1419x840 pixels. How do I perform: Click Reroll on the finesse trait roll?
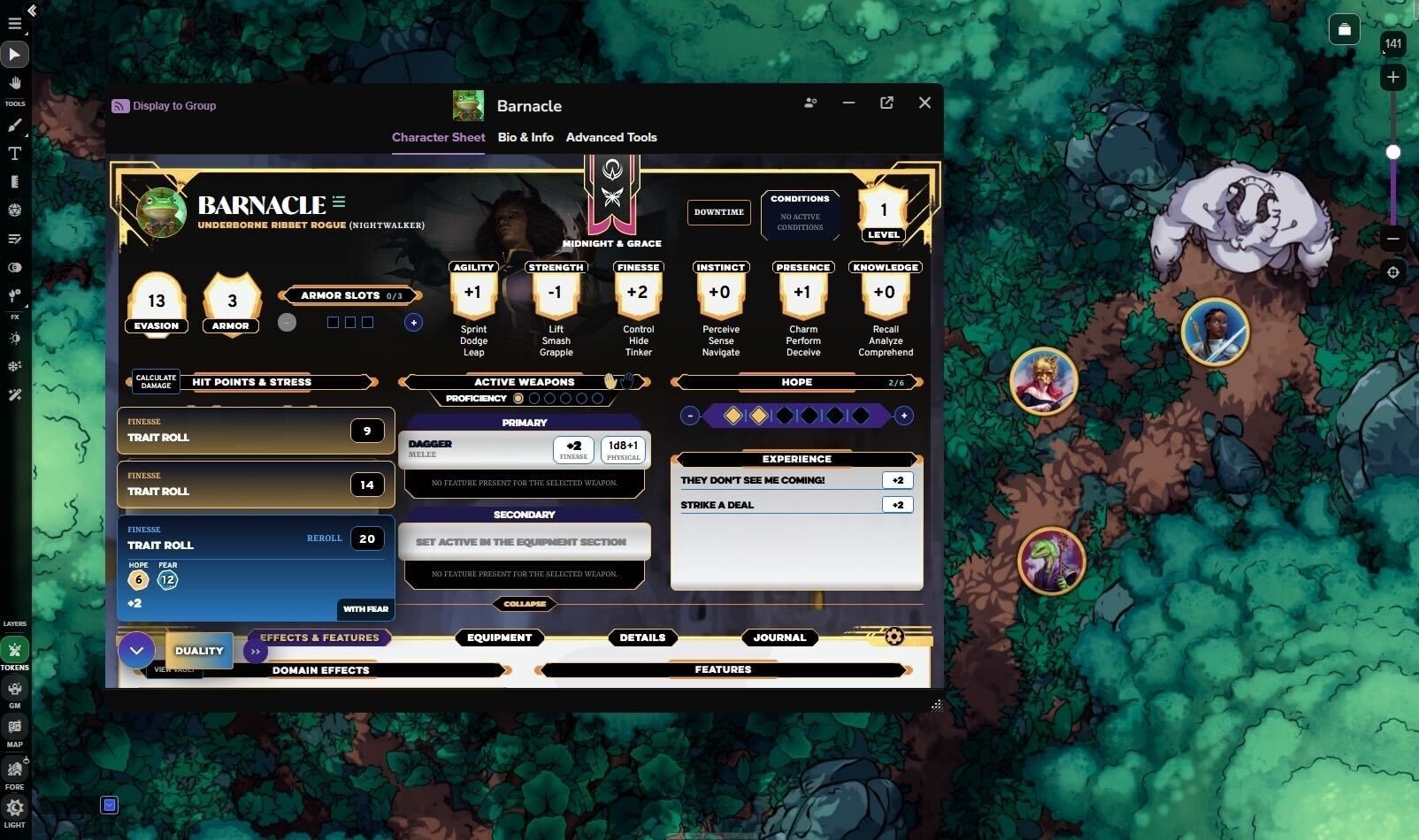(324, 538)
